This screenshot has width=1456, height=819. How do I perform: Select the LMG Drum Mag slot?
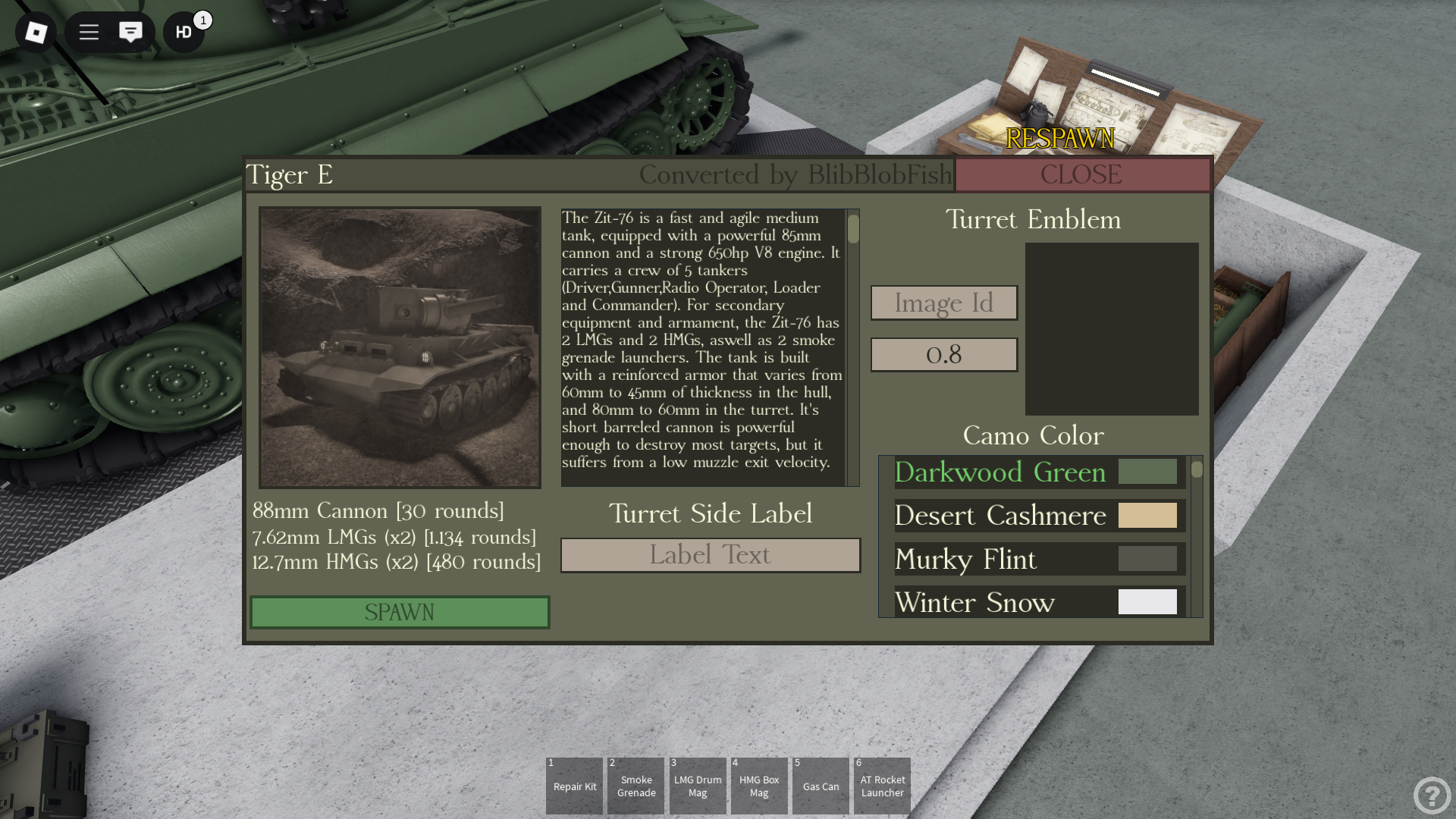697,786
